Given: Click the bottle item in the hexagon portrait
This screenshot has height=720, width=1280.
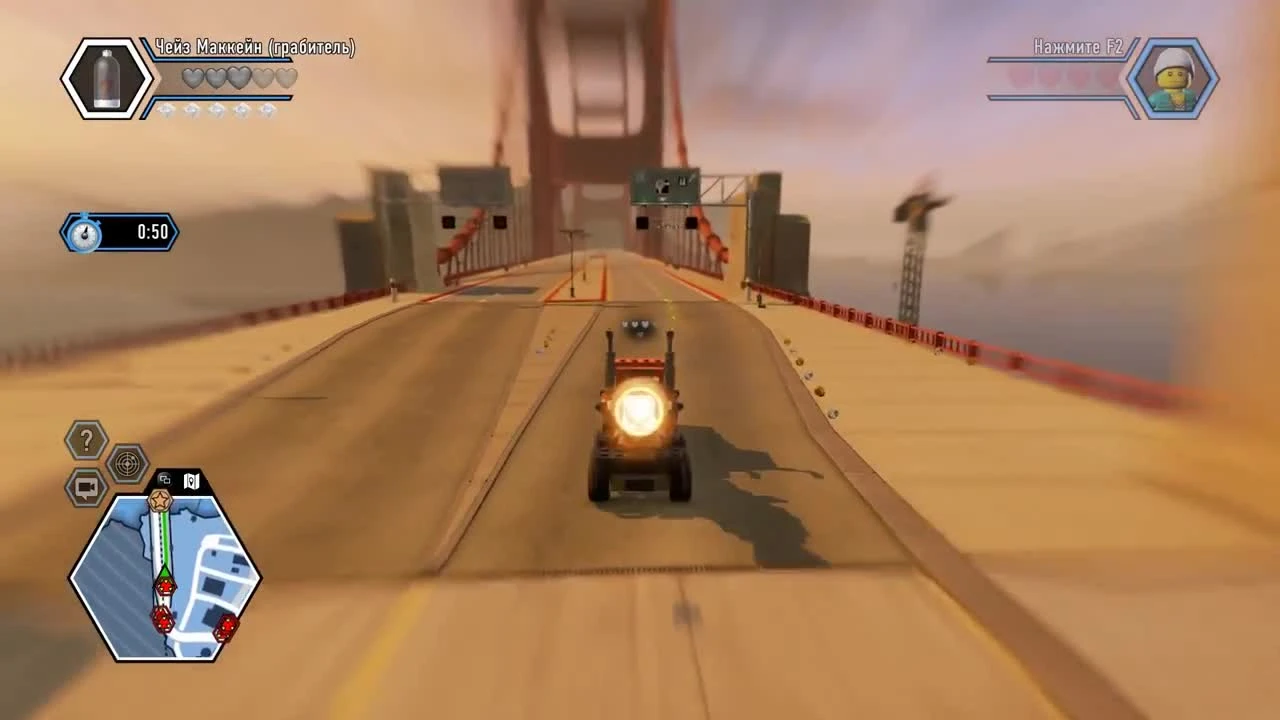Looking at the screenshot, I should tap(105, 78).
